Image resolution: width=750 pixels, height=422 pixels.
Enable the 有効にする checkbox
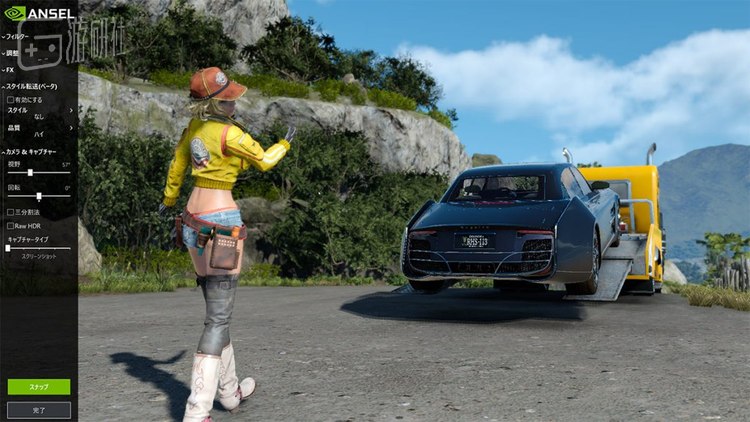[10, 100]
